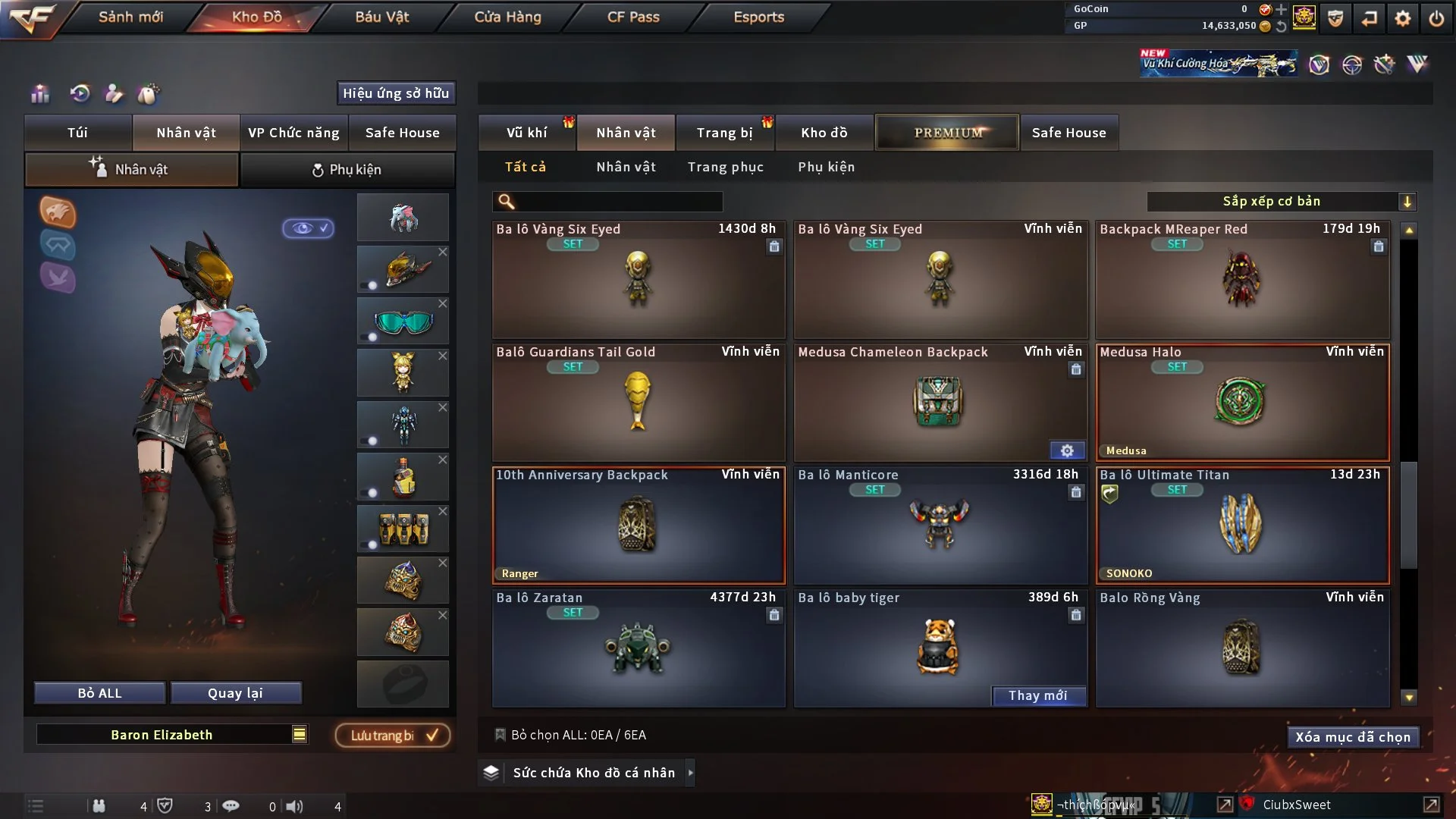The height and width of the screenshot is (819, 1456).
Task: Expand Sức chứa Kho đồ cá nhân
Action: pos(593,773)
